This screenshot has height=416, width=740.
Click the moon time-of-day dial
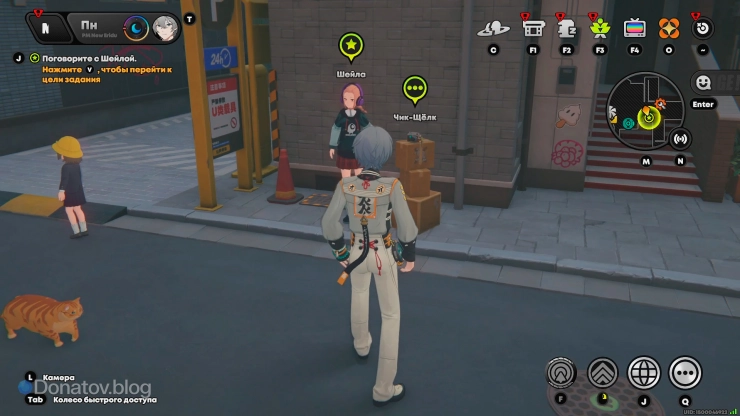(137, 28)
